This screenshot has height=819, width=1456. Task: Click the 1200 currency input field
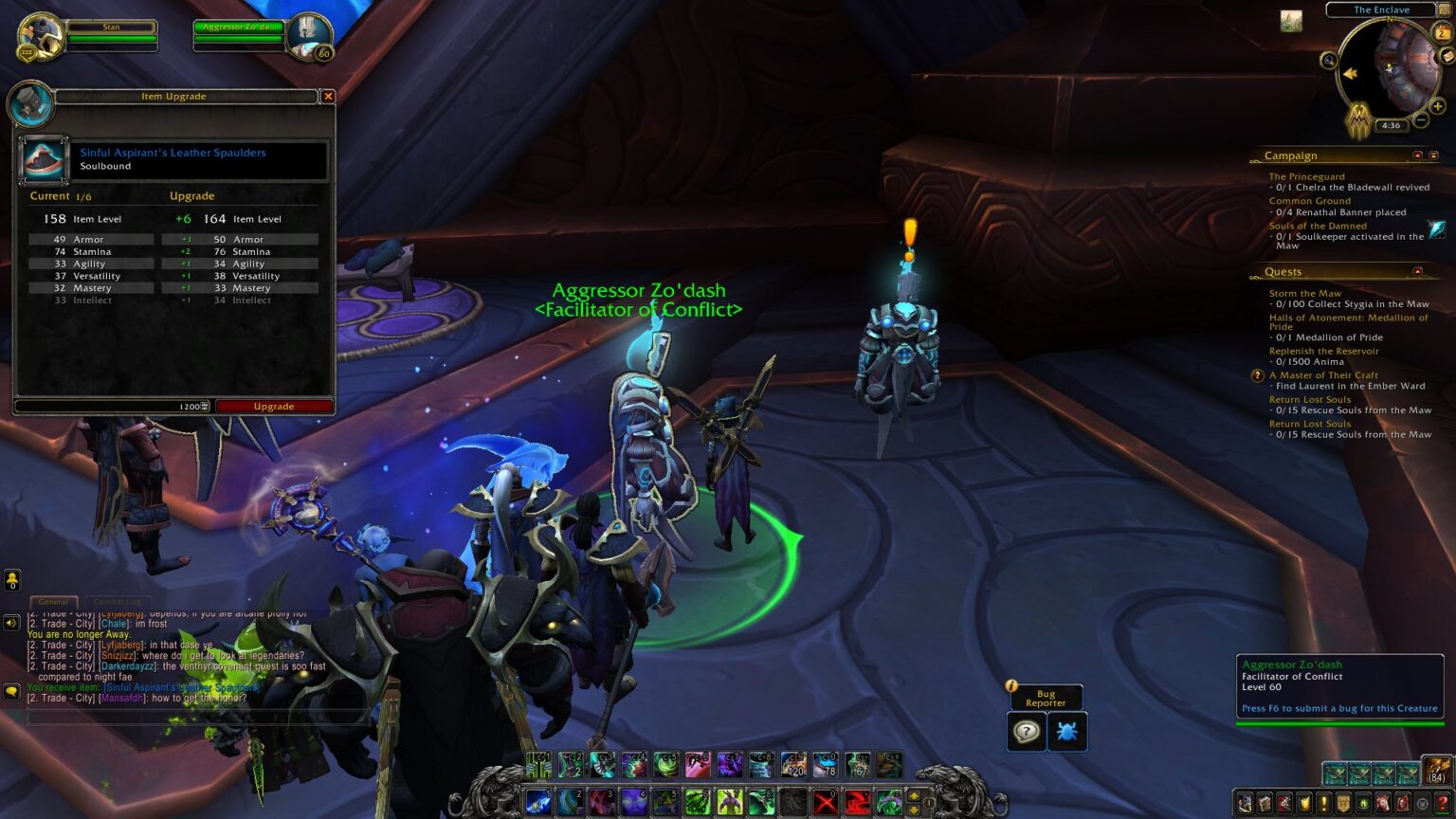(187, 406)
